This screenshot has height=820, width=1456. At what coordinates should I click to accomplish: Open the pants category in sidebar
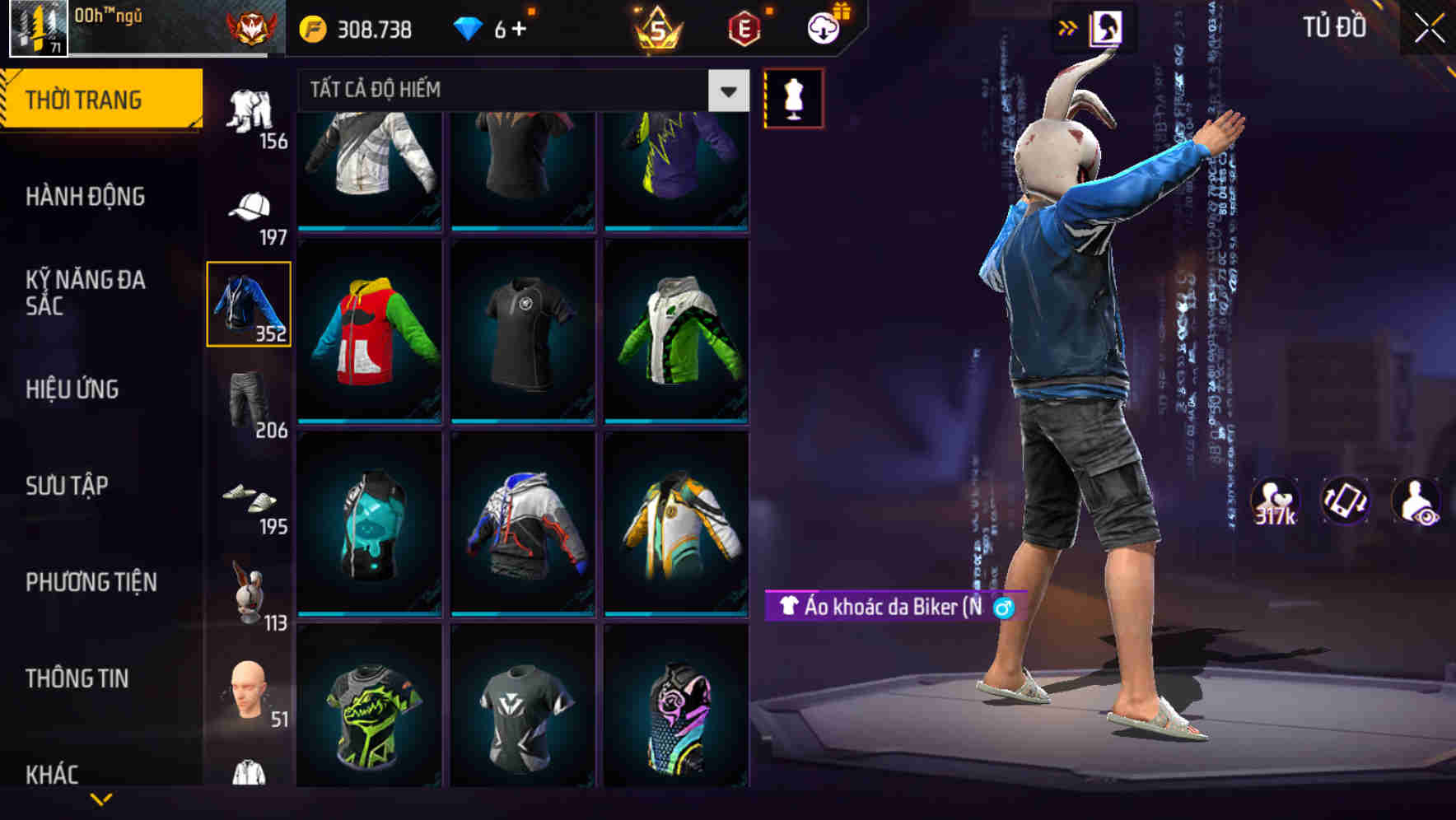click(251, 111)
